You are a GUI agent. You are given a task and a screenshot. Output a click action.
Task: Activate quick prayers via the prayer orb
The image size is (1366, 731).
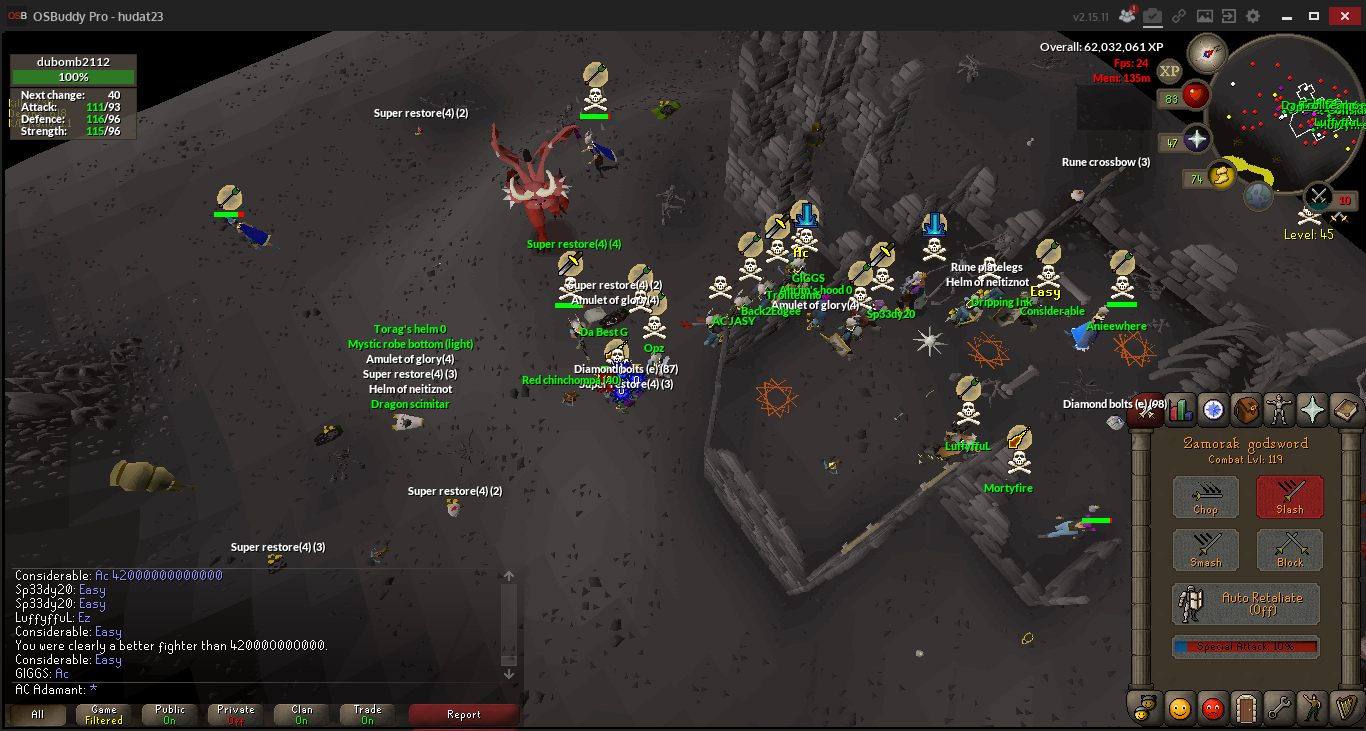pos(1197,139)
